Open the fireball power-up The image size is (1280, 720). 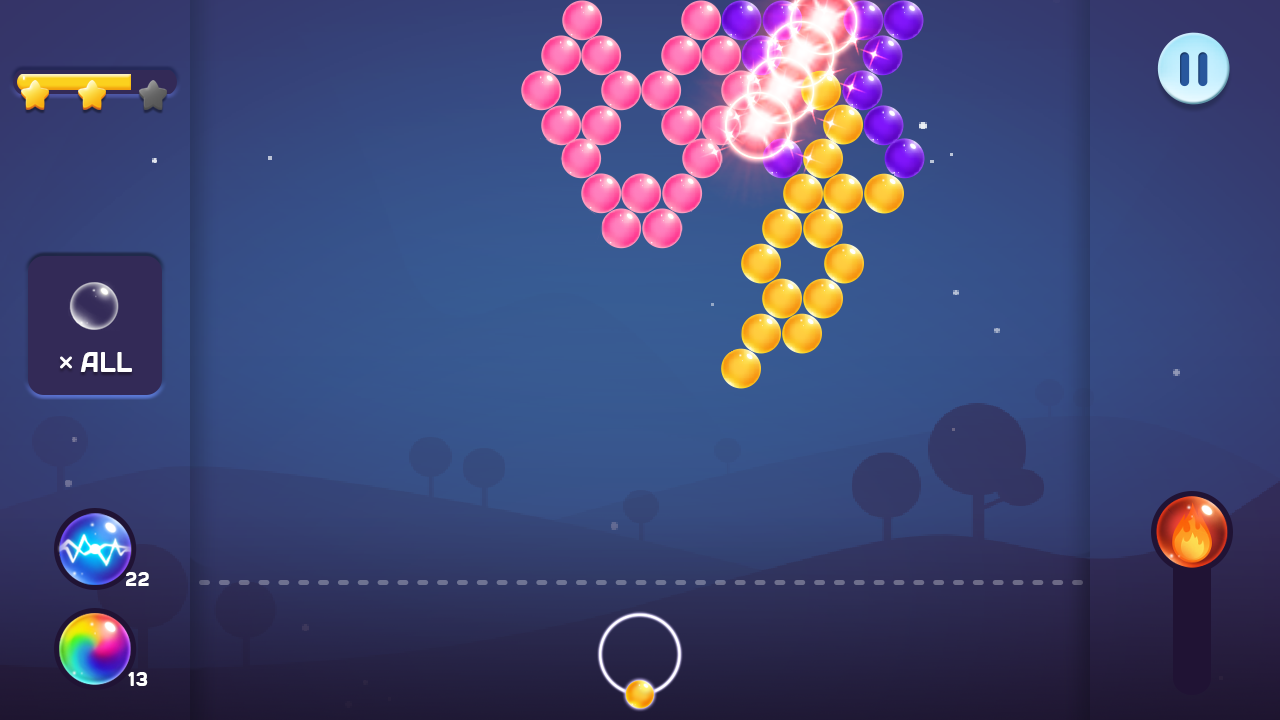click(x=1193, y=532)
